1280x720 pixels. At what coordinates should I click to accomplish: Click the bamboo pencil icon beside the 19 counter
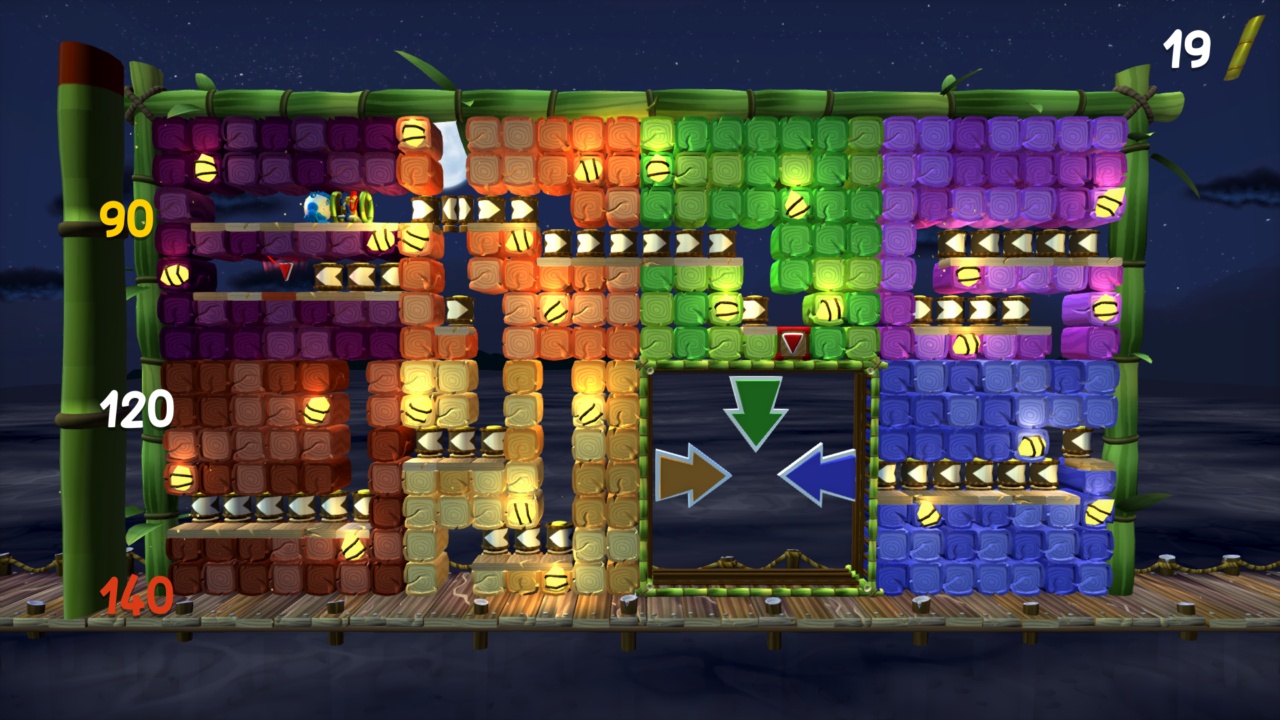1241,50
